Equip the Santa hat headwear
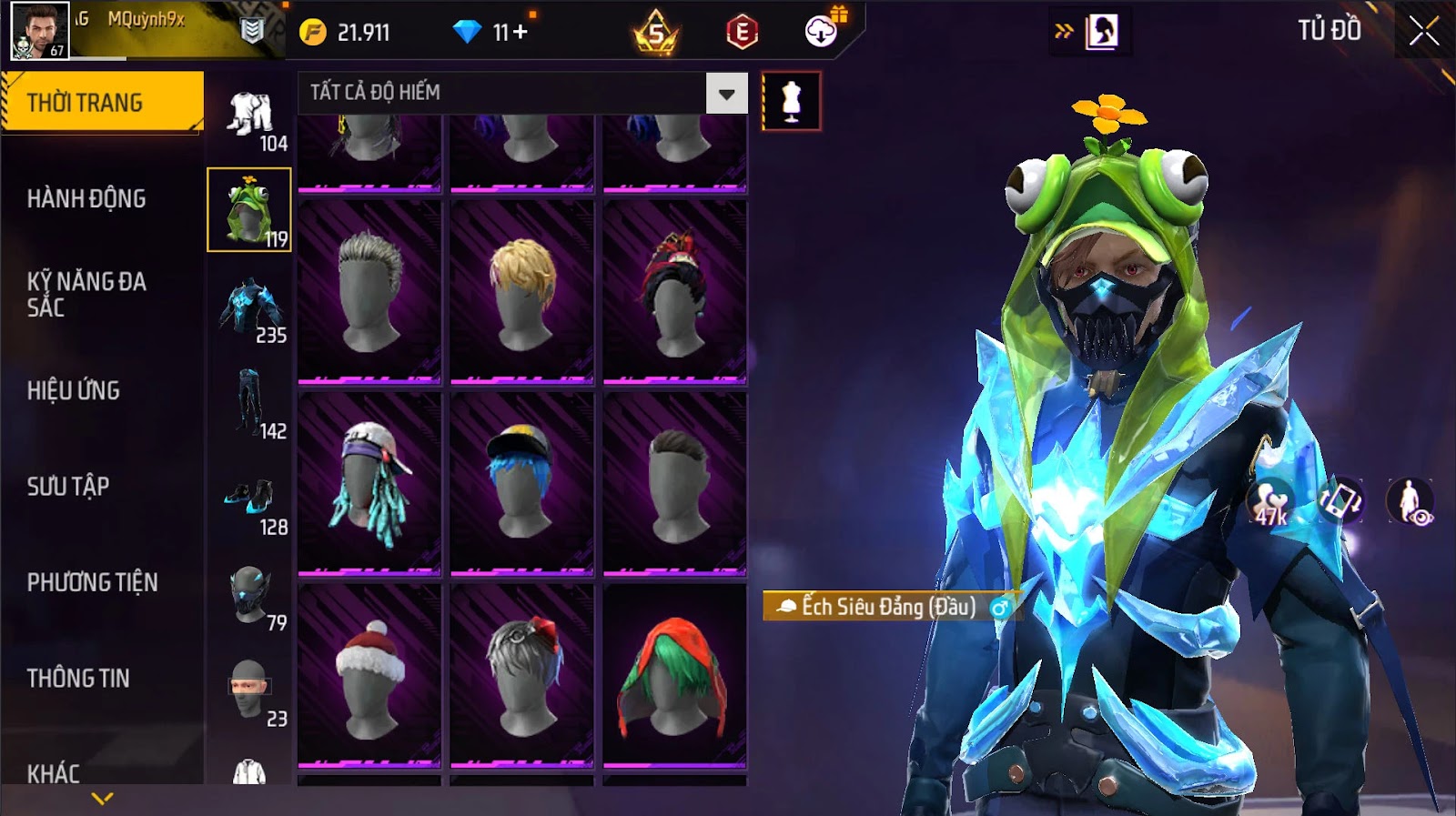This screenshot has height=816, width=1456. coord(369,675)
